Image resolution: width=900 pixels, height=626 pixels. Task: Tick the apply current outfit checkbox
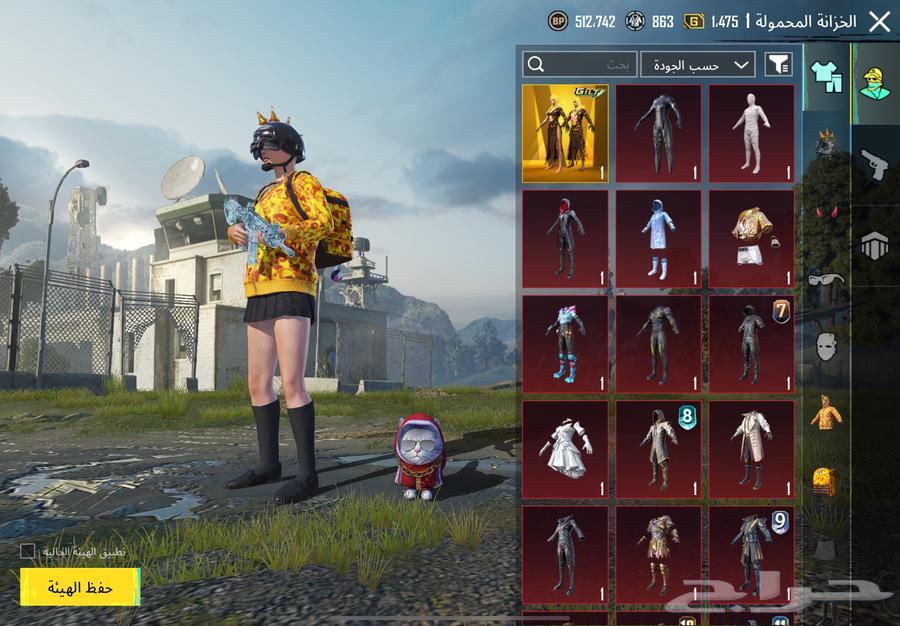pos(28,551)
